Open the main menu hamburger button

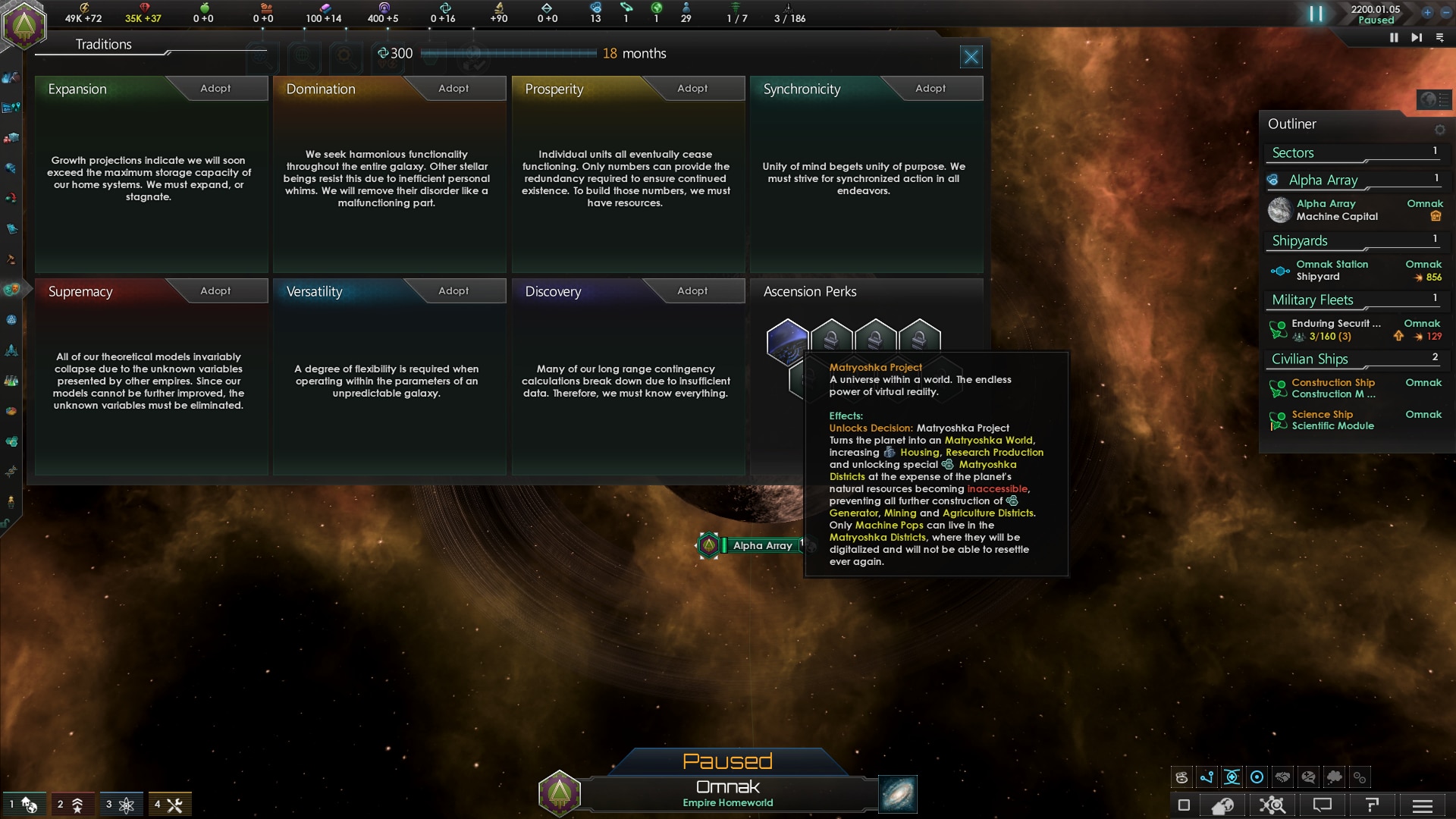[1423, 805]
